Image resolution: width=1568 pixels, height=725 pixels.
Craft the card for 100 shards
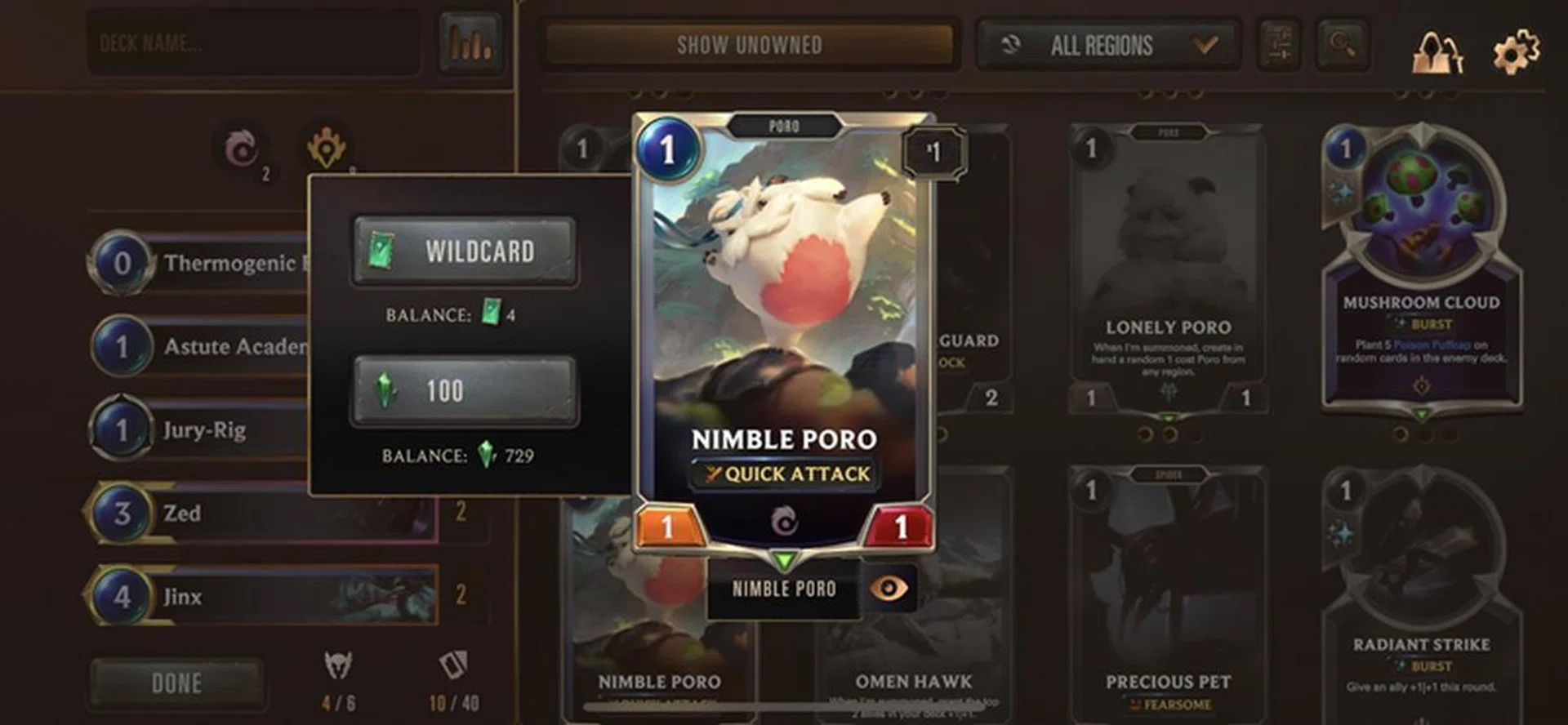(x=465, y=390)
